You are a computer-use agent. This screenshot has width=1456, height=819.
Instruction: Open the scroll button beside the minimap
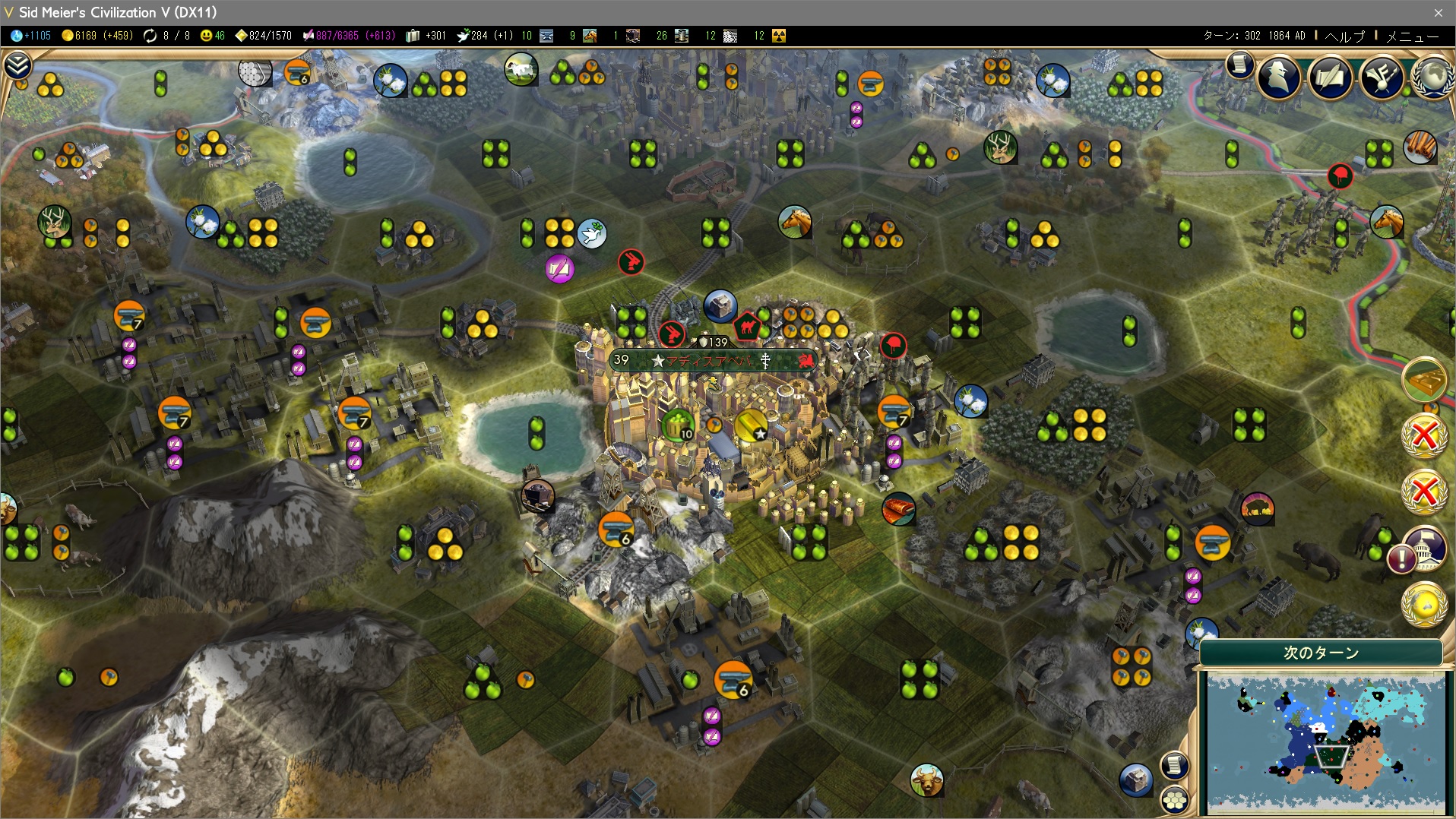click(x=1173, y=764)
